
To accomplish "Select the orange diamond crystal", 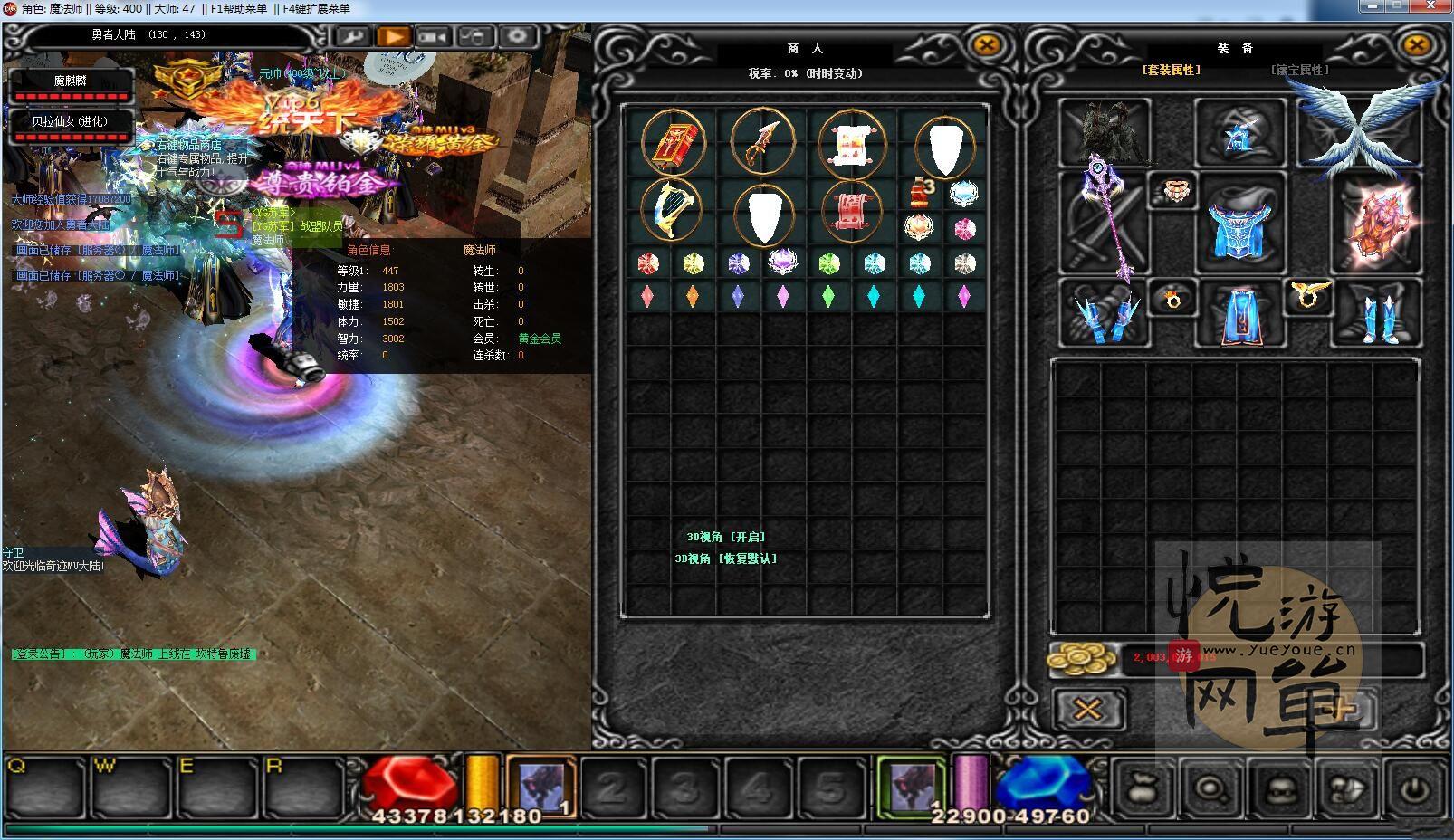I will [x=693, y=297].
